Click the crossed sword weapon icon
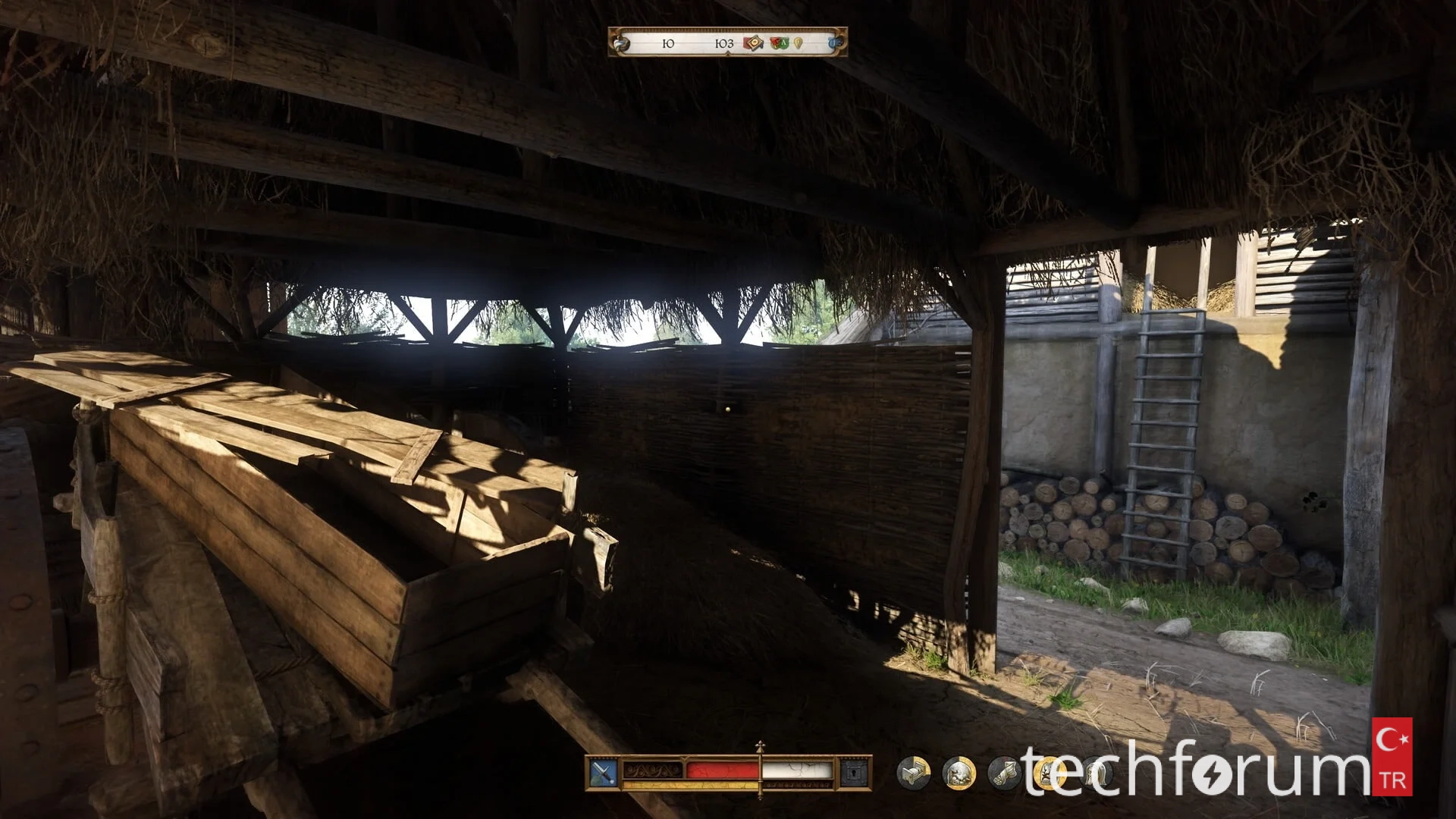This screenshot has width=1456, height=819. coord(603,773)
